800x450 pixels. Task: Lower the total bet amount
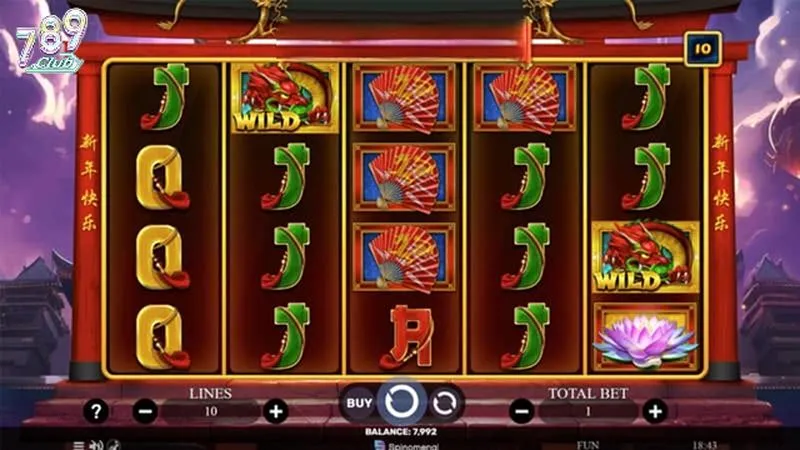[522, 411]
